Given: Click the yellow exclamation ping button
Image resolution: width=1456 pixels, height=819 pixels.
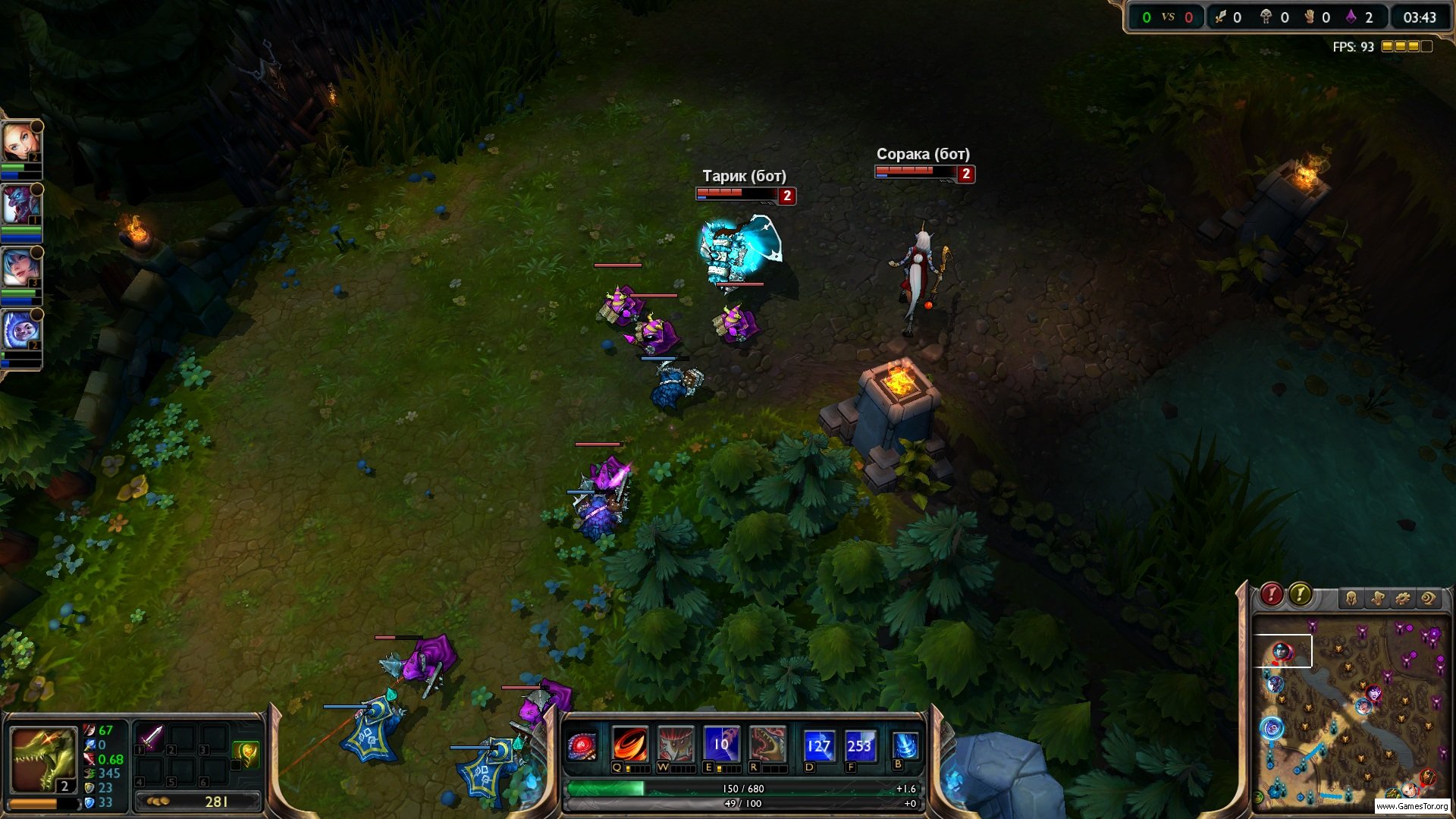Looking at the screenshot, I should pos(1300,595).
